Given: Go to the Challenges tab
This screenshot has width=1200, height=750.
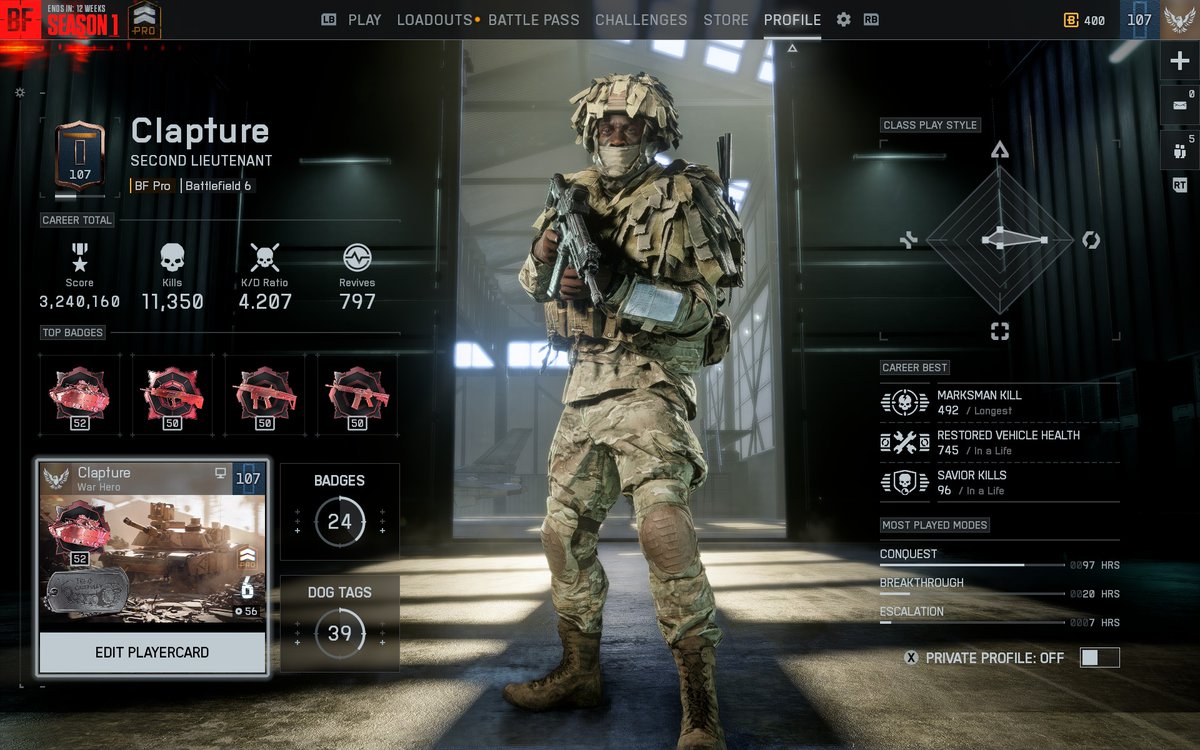Looking at the screenshot, I should (641, 20).
